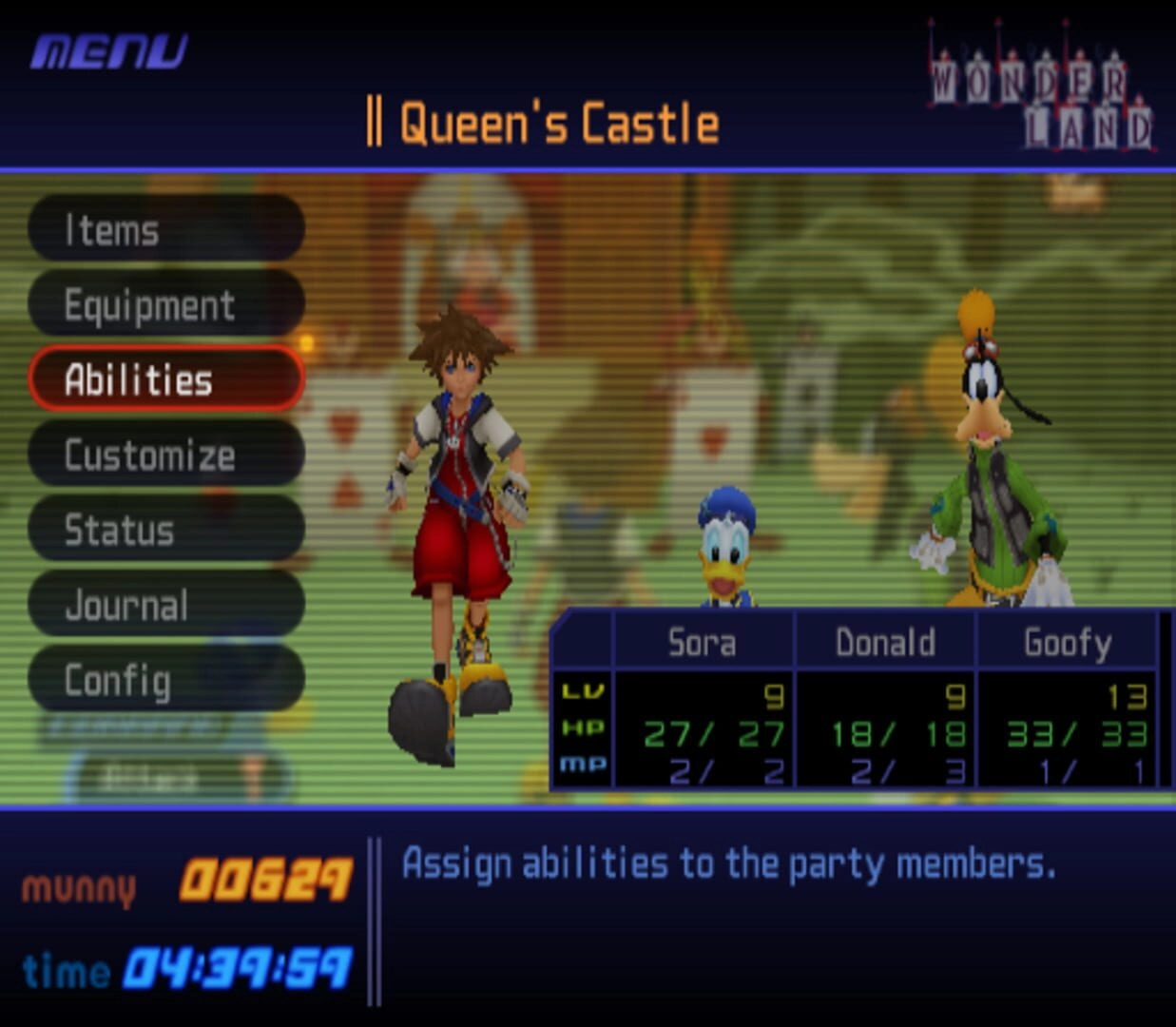Open the Journal entry
This screenshot has width=1176, height=1027.
pyautogui.click(x=166, y=605)
